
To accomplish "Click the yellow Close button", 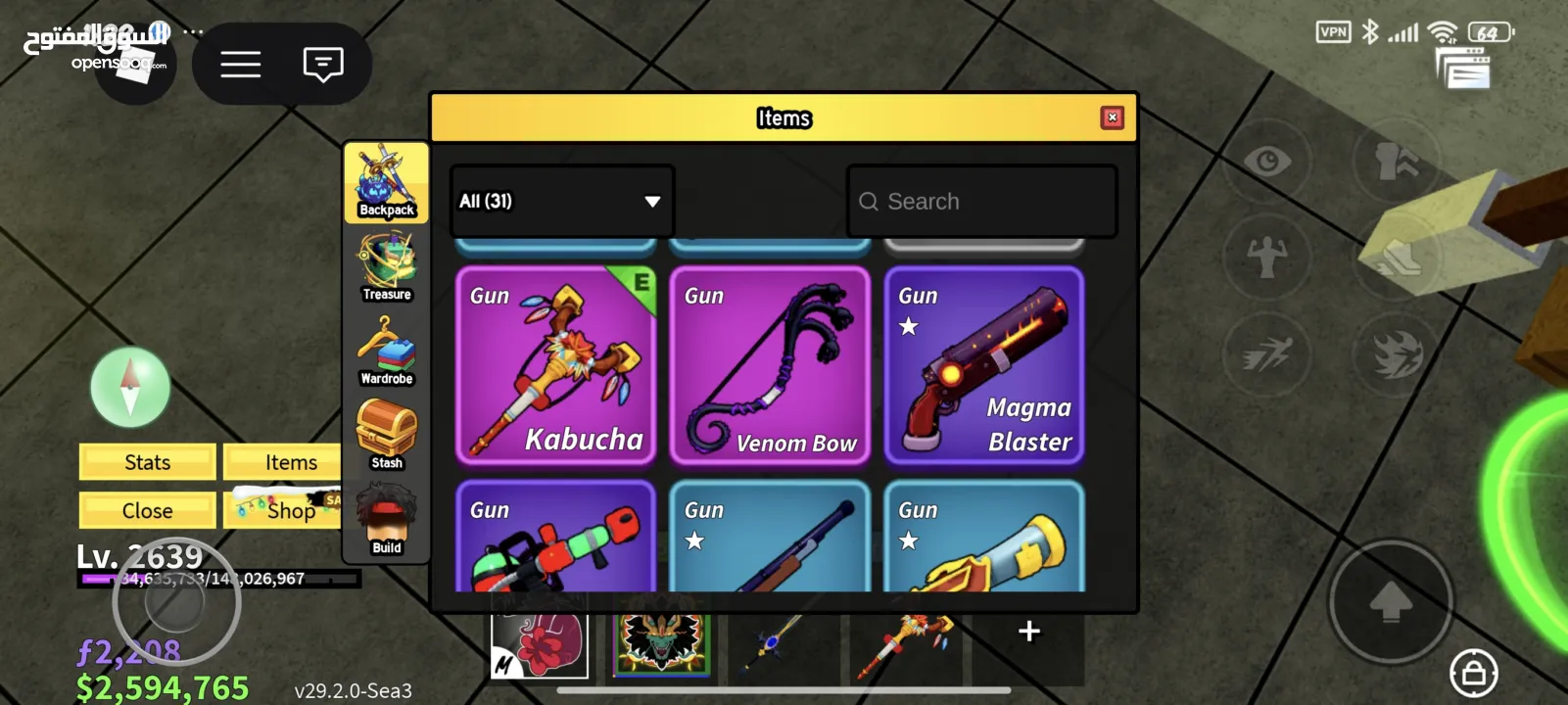I will [148, 510].
